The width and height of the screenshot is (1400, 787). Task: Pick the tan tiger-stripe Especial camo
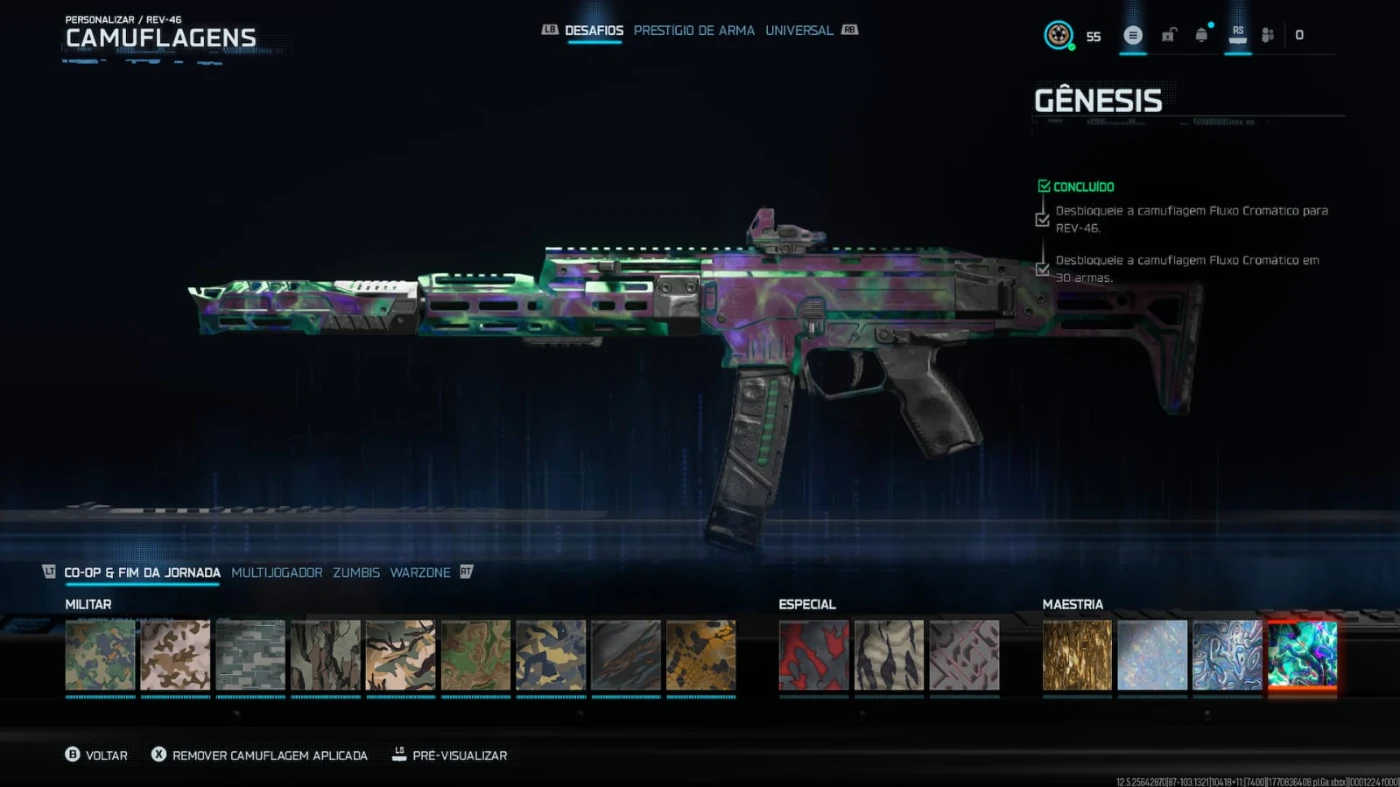(889, 655)
